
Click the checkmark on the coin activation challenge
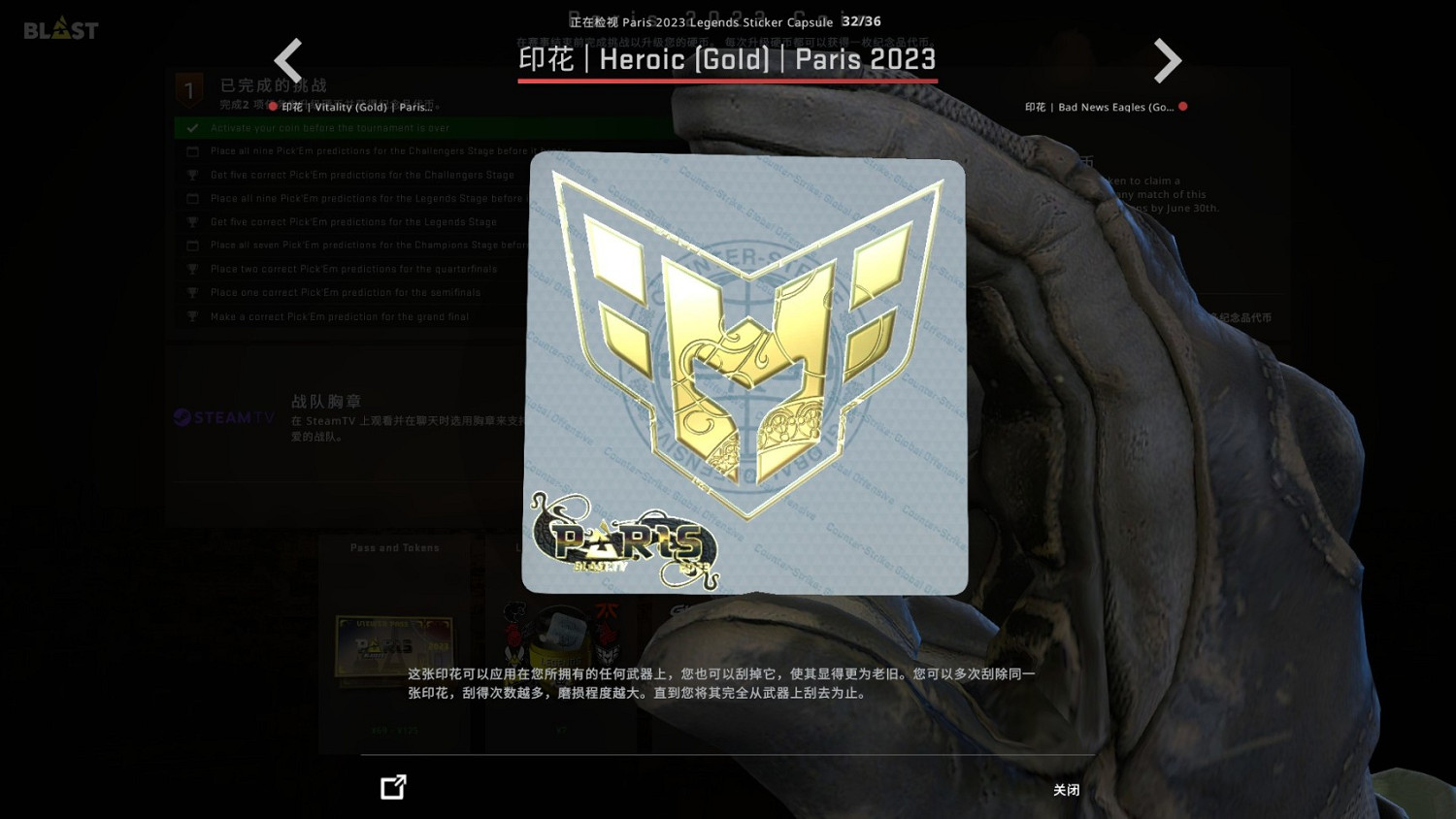pyautogui.click(x=191, y=127)
